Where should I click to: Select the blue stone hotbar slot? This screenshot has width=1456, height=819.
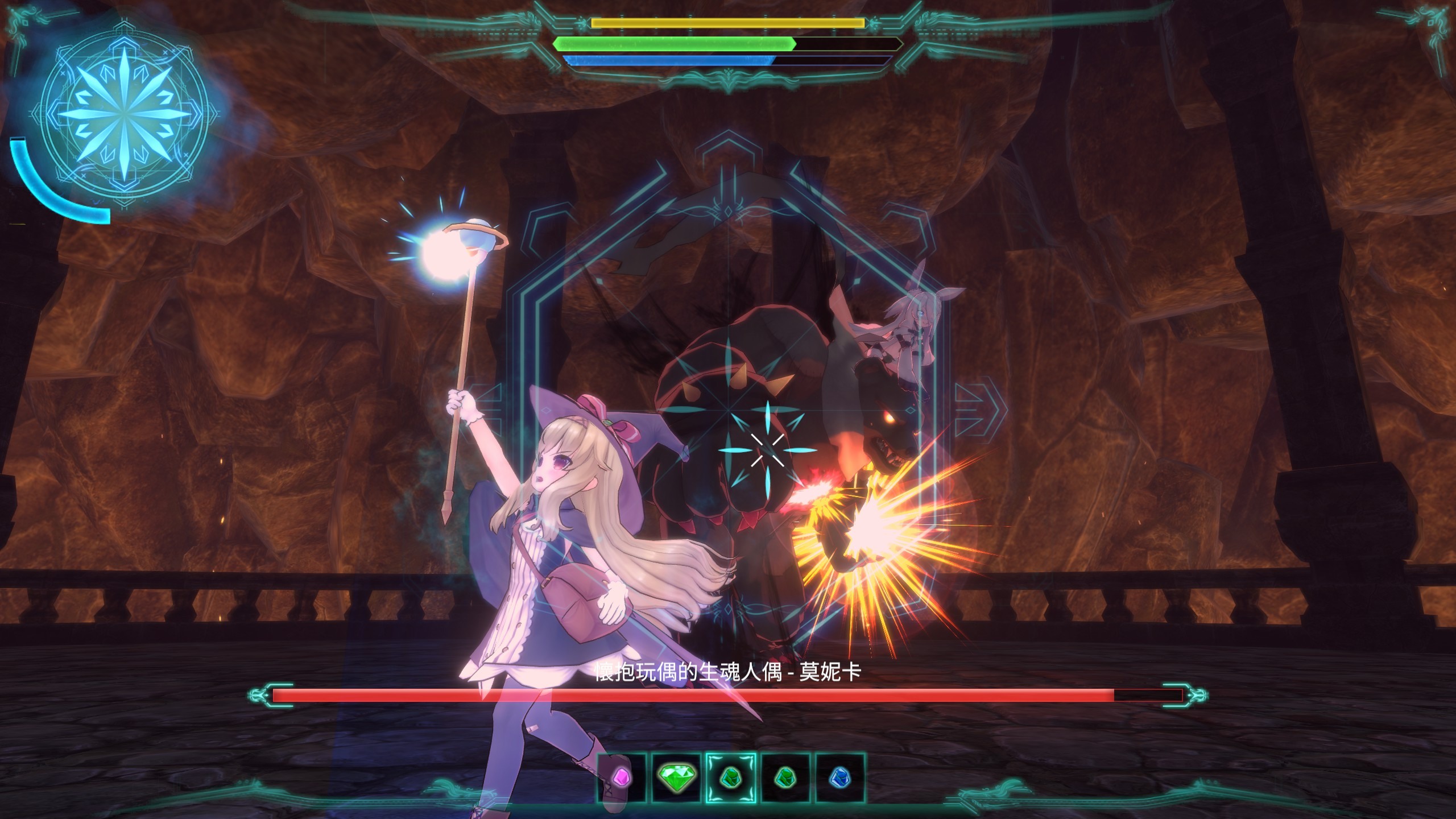(x=839, y=777)
